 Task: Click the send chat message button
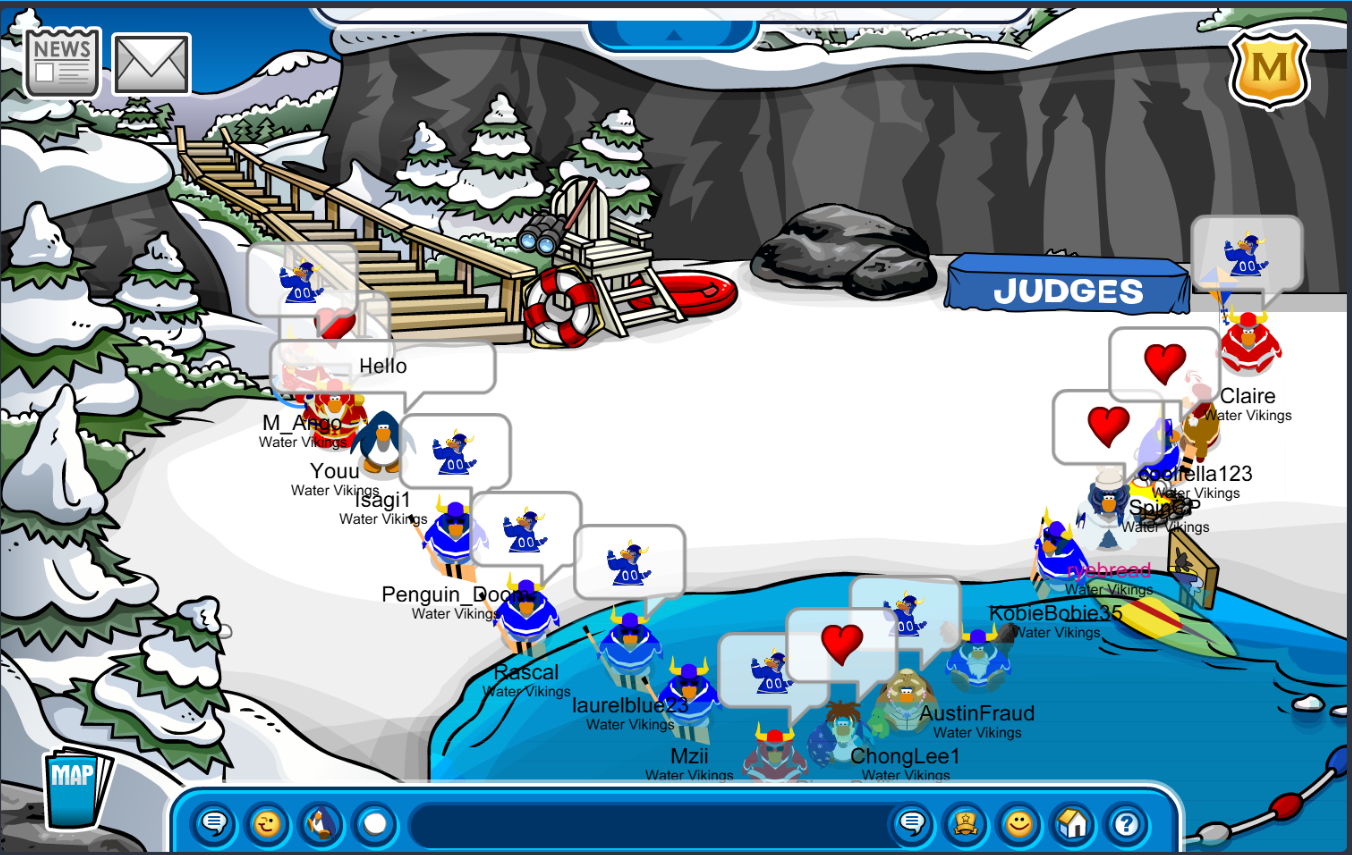click(x=911, y=824)
